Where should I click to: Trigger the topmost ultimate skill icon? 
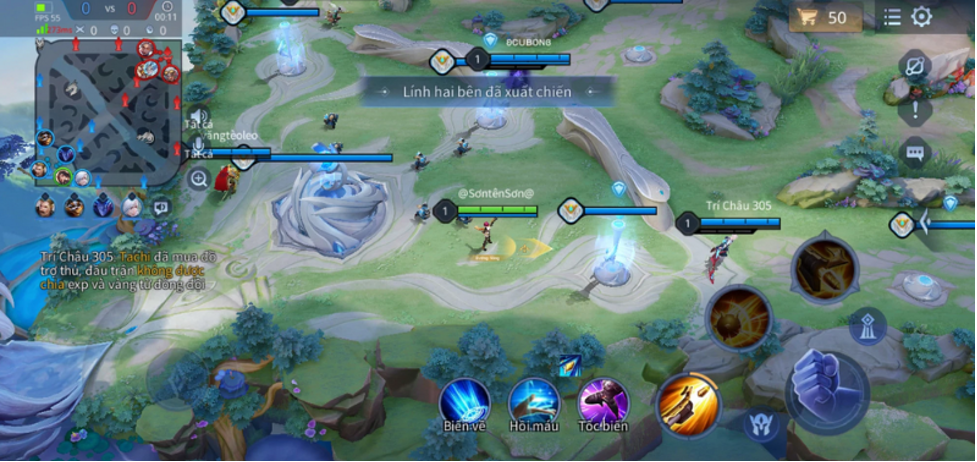click(824, 266)
